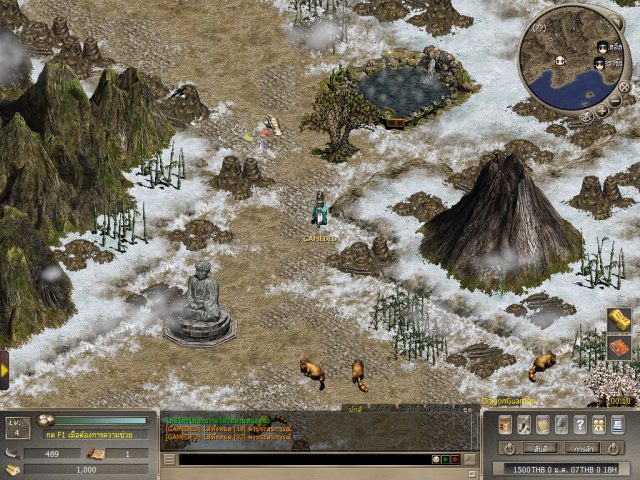This screenshot has width=640, height=480.
Task: Click the level 4 character badge
Action: [18, 430]
